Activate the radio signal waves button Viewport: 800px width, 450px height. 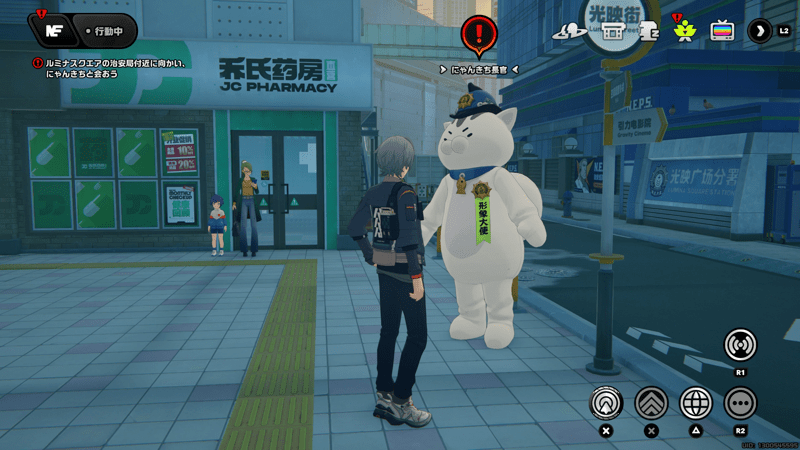[740, 345]
